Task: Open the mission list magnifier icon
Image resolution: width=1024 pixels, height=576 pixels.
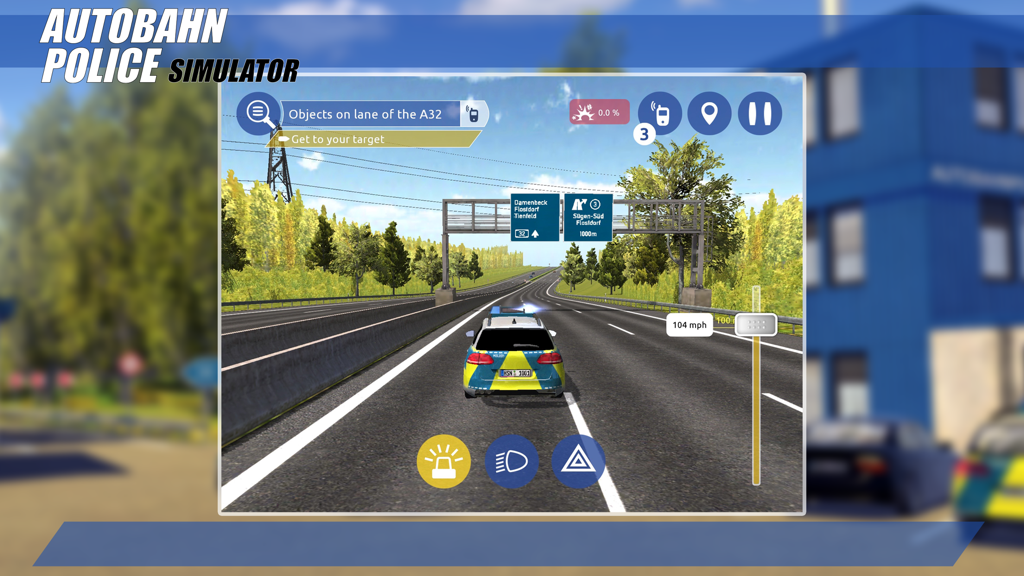Action: 259,113
